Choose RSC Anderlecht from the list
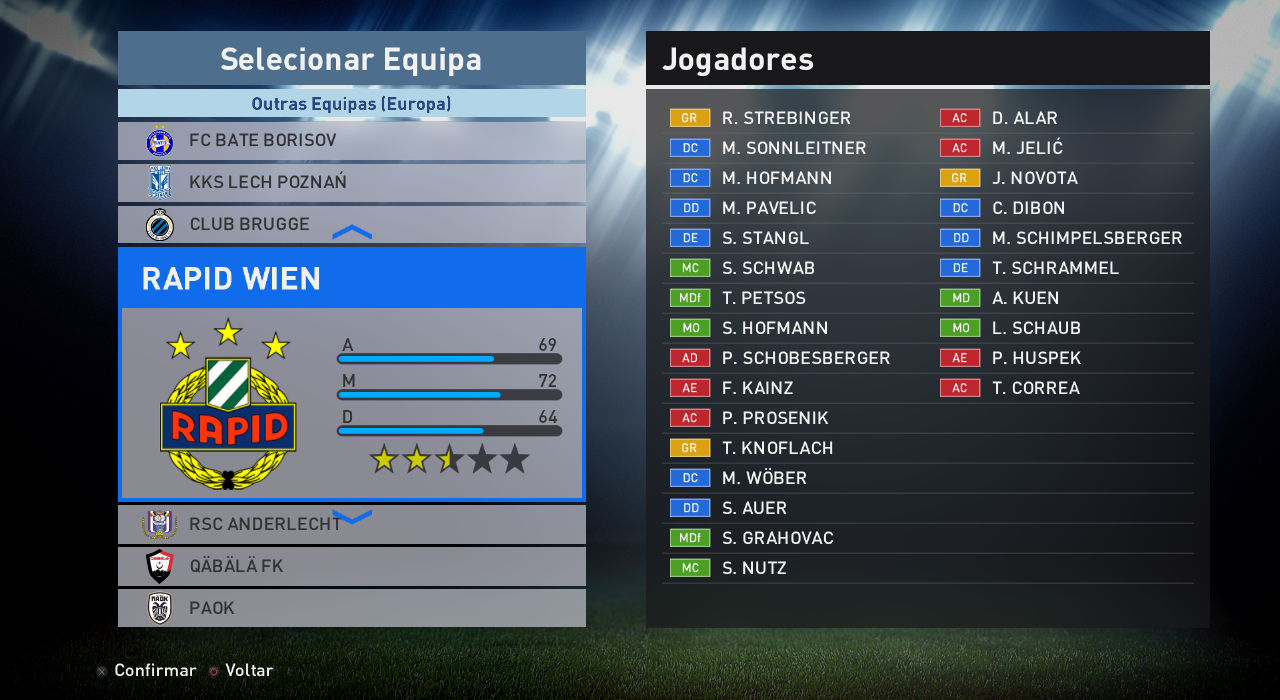This screenshot has height=700, width=1280. coord(351,524)
